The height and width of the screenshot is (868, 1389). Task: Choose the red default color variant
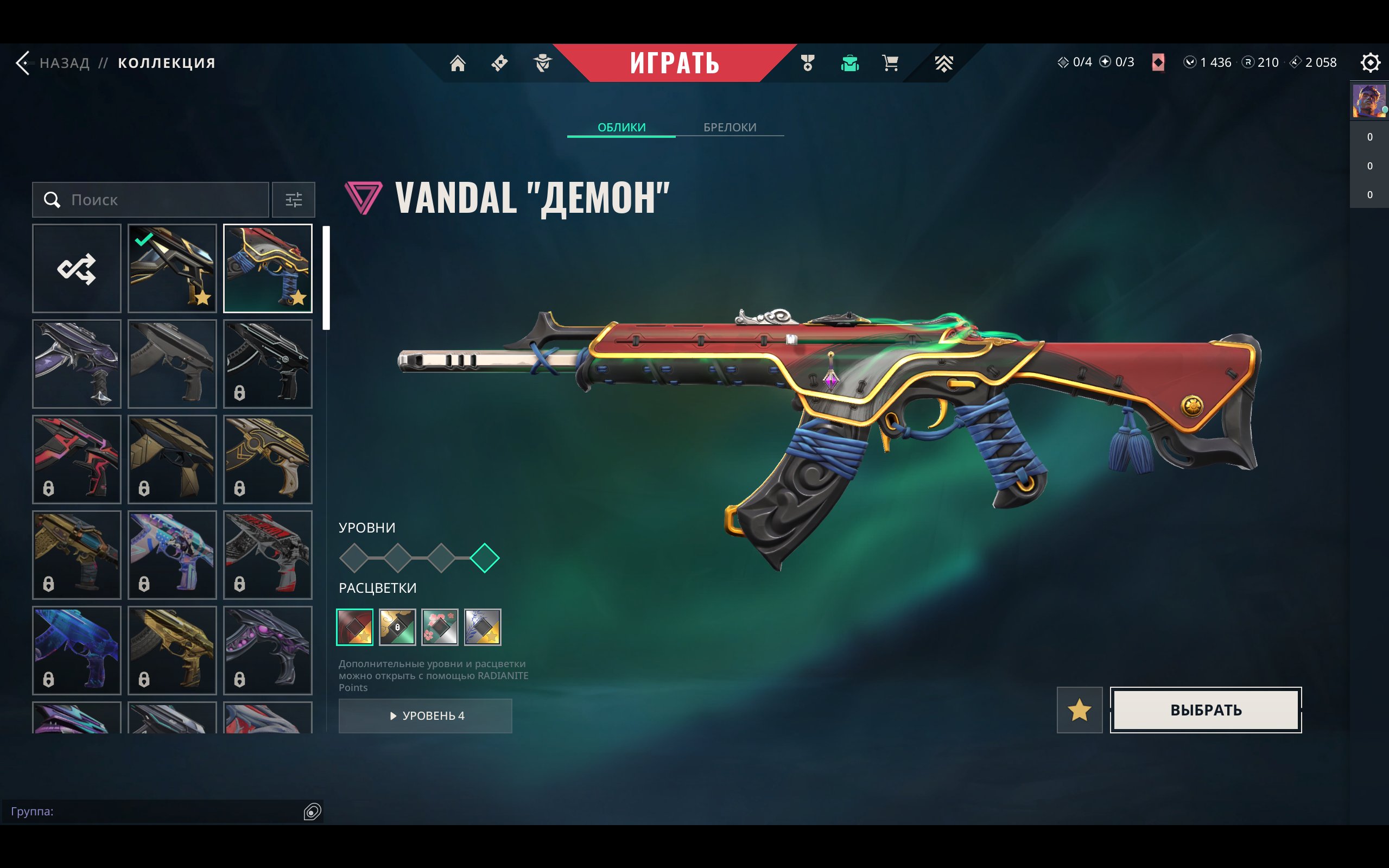[354, 627]
